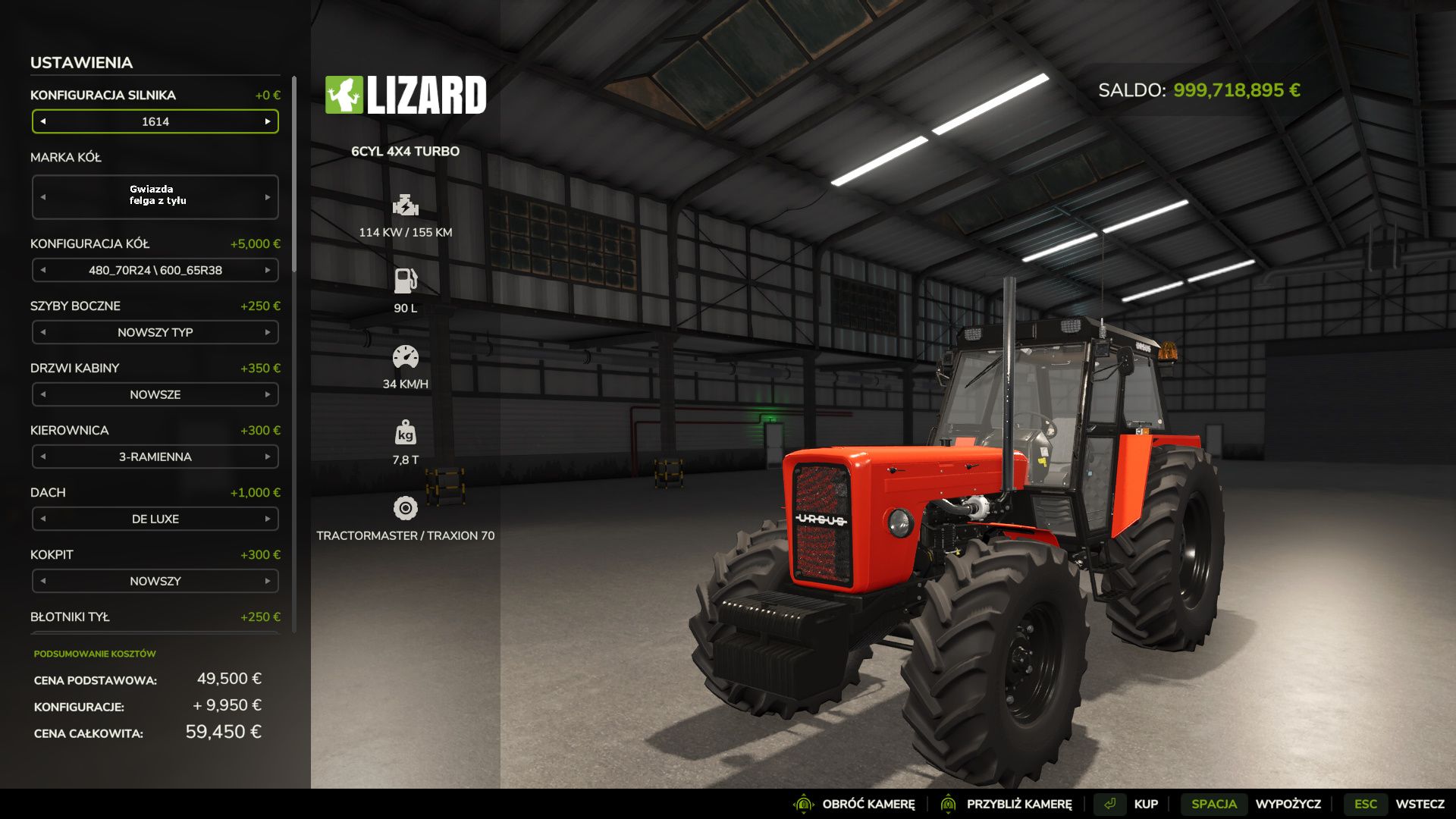
Task: Expand next wheel configuration option
Action: pos(267,270)
